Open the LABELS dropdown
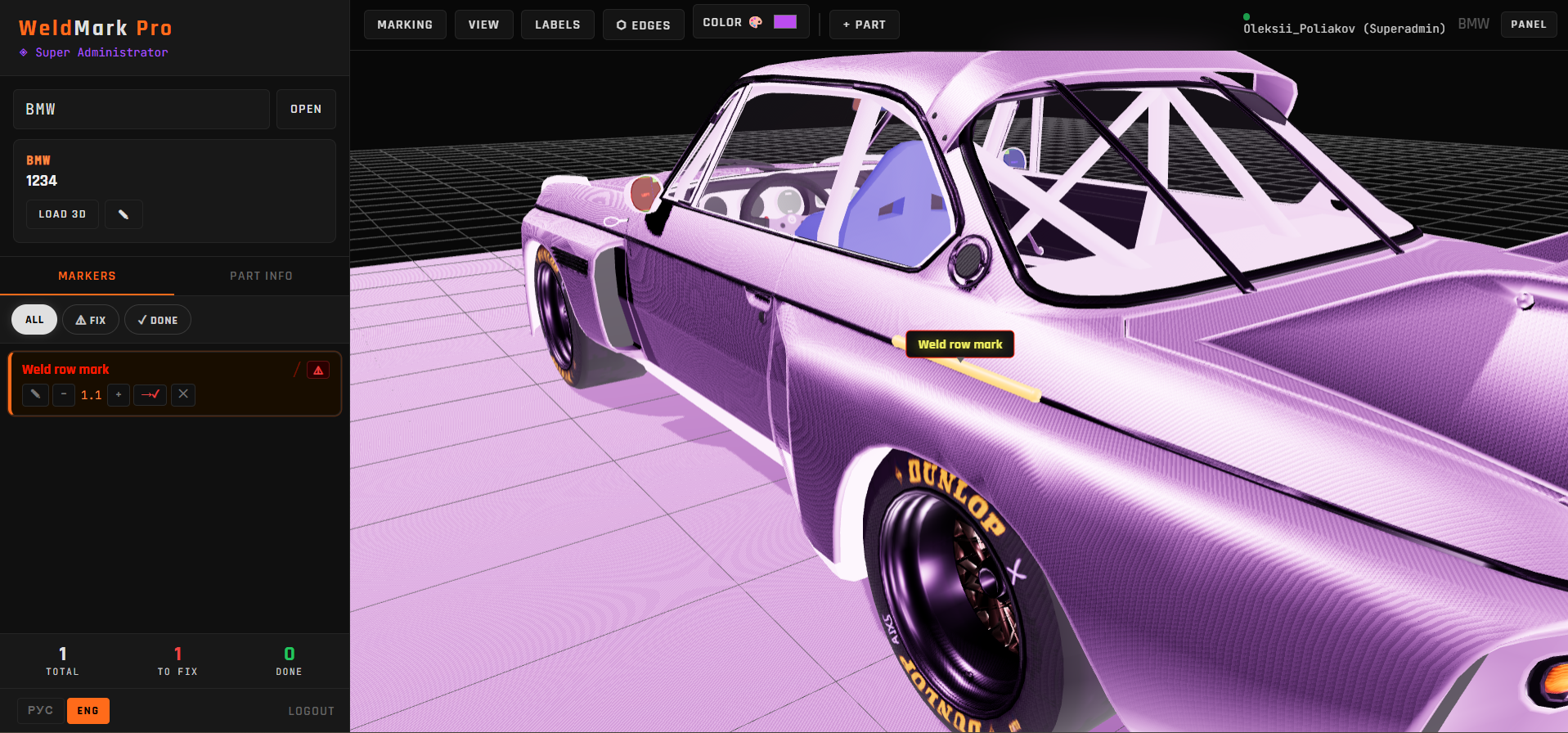The width and height of the screenshot is (1568, 733). tap(557, 25)
